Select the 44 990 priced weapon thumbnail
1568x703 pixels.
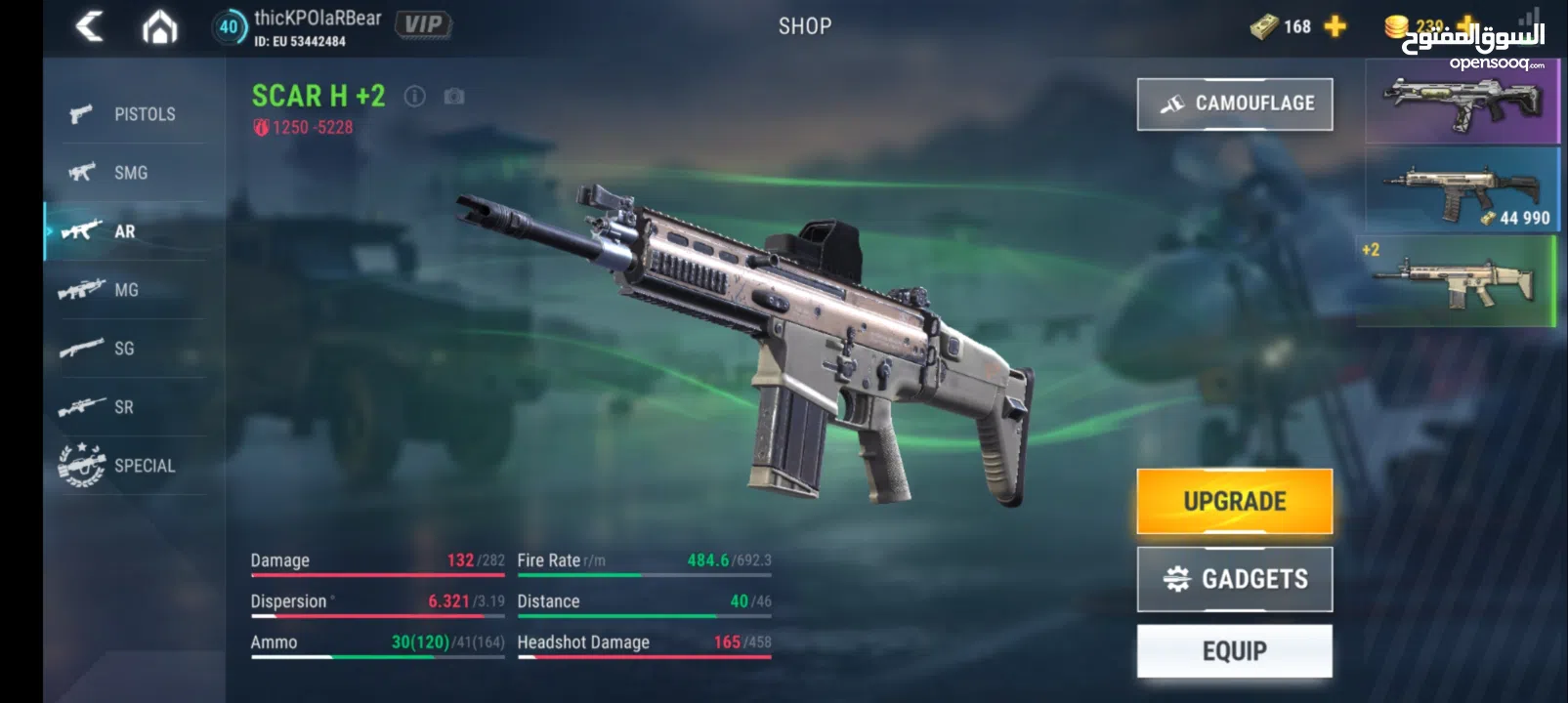click(1461, 191)
